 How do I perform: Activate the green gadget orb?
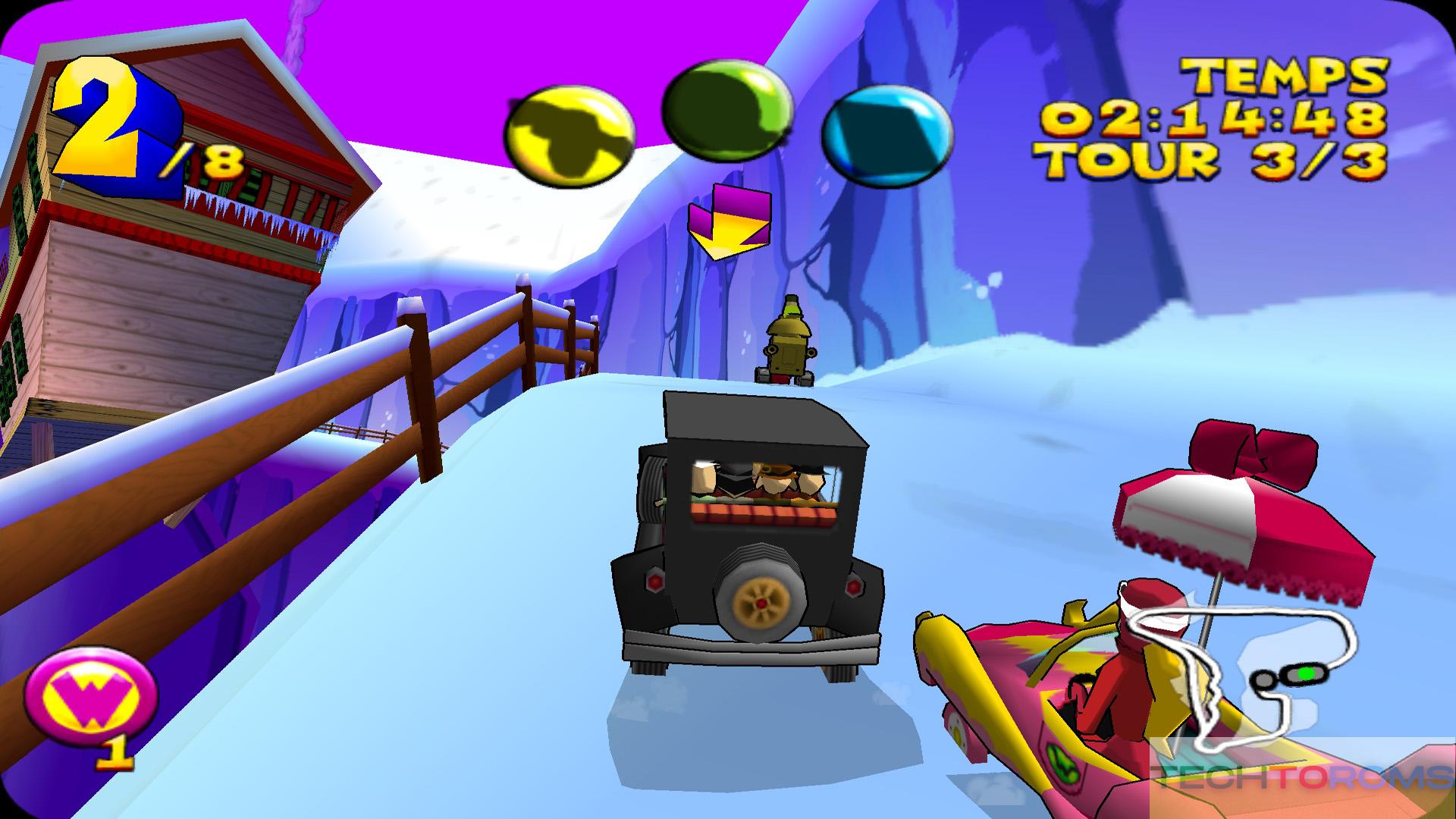click(x=726, y=111)
